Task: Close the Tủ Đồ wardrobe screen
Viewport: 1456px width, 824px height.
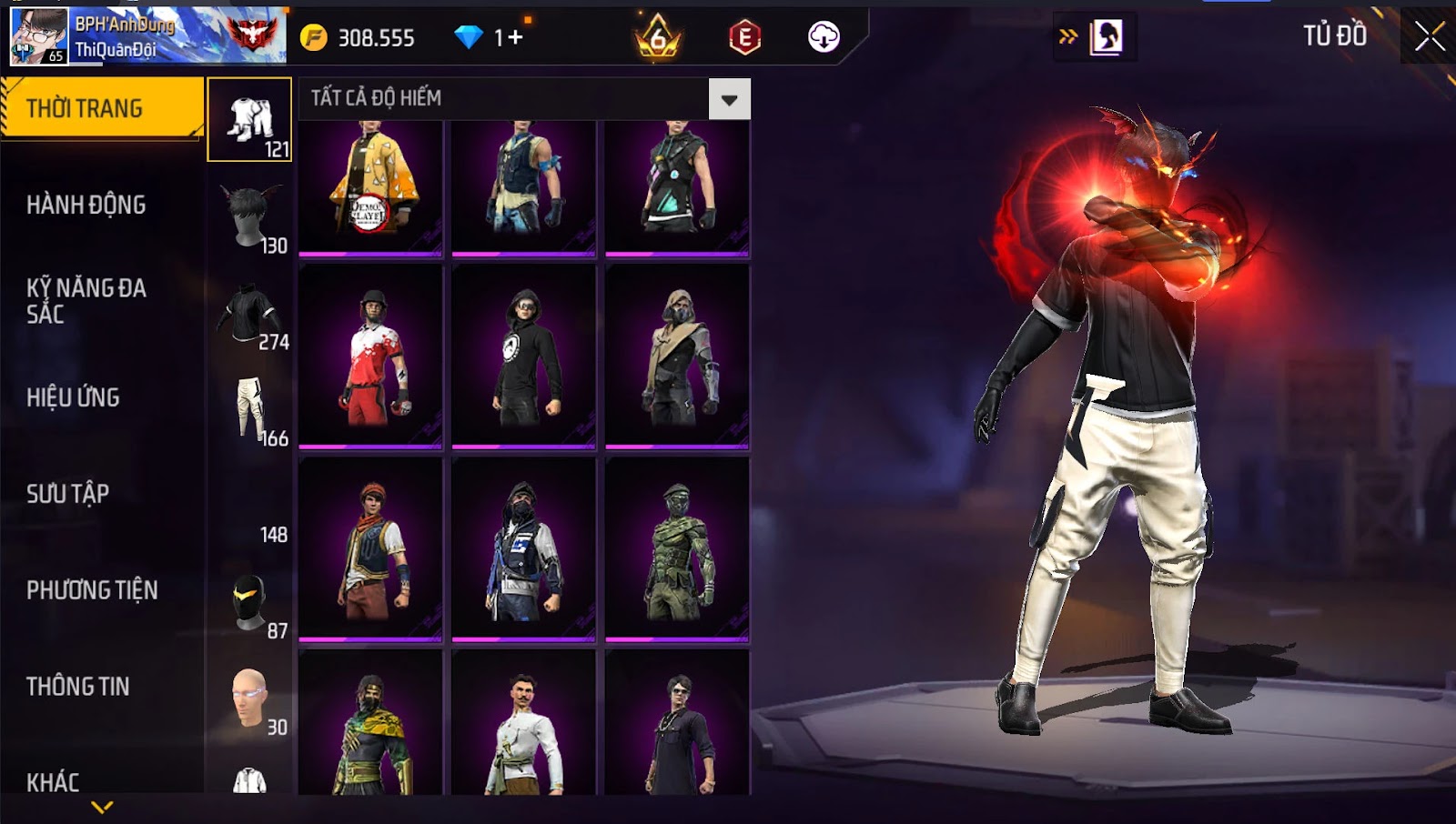Action: click(x=1429, y=36)
